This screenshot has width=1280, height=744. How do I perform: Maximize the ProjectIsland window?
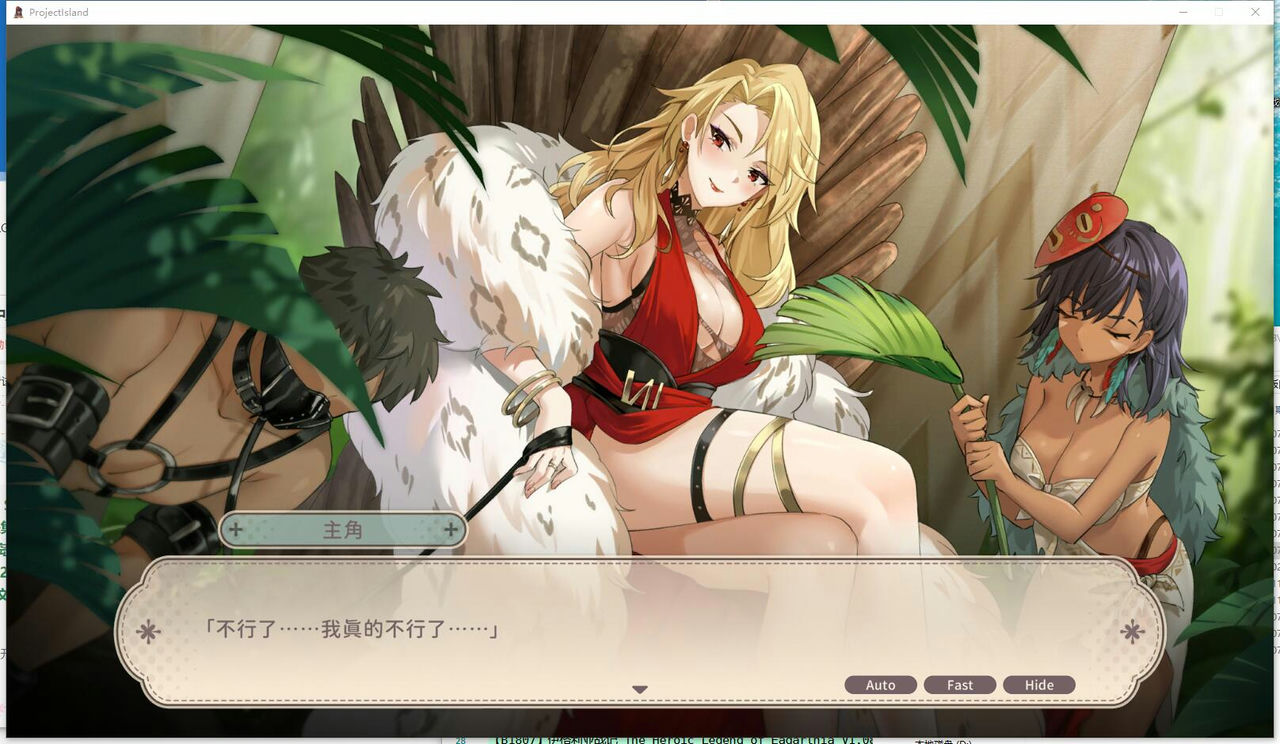(x=1218, y=12)
